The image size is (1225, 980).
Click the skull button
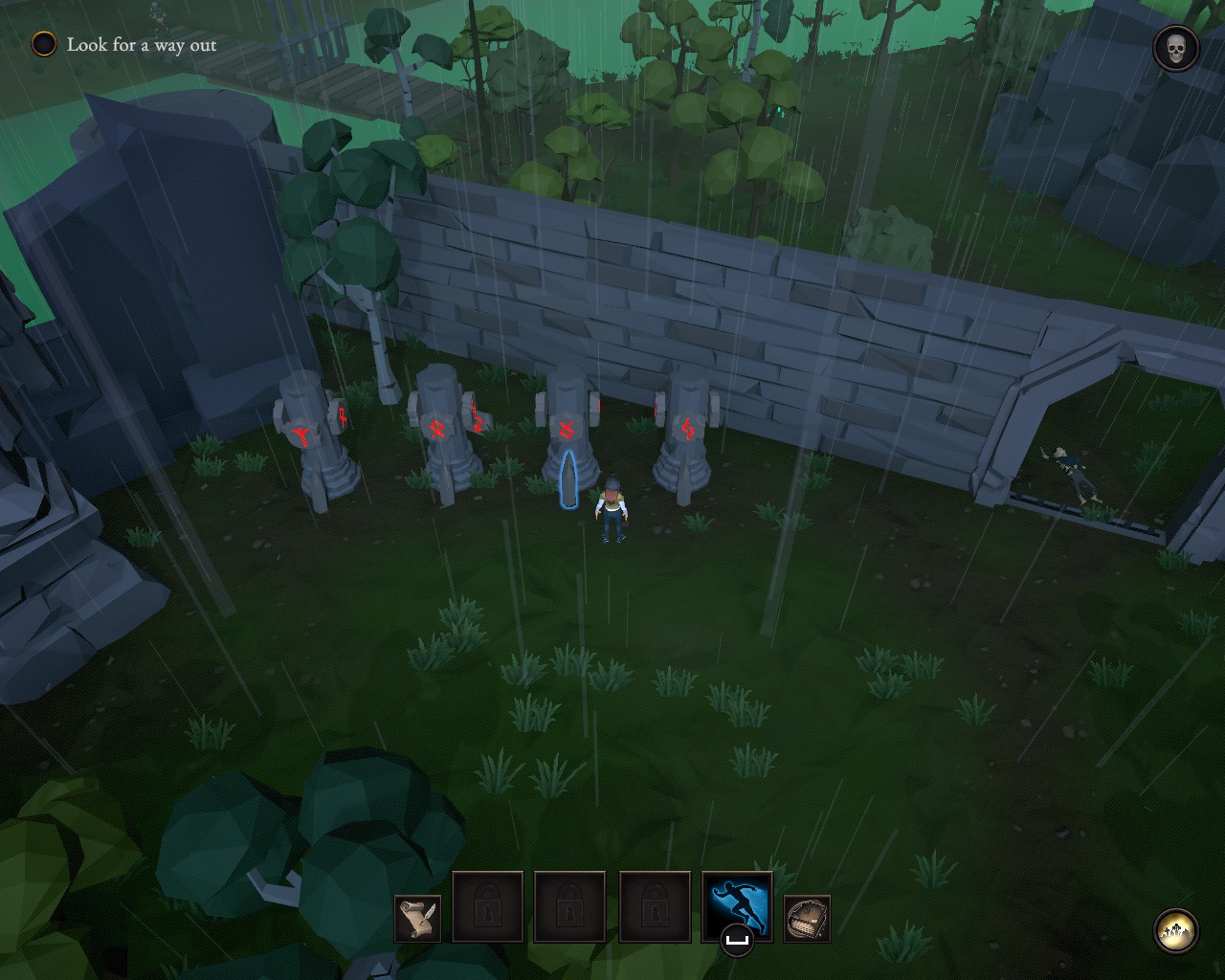(1176, 49)
